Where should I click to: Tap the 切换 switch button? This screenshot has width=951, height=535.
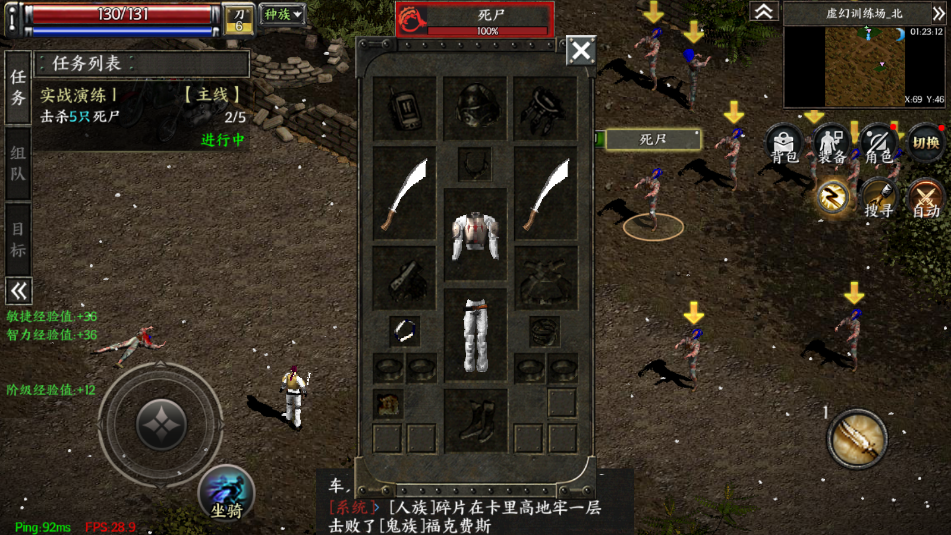(x=926, y=144)
